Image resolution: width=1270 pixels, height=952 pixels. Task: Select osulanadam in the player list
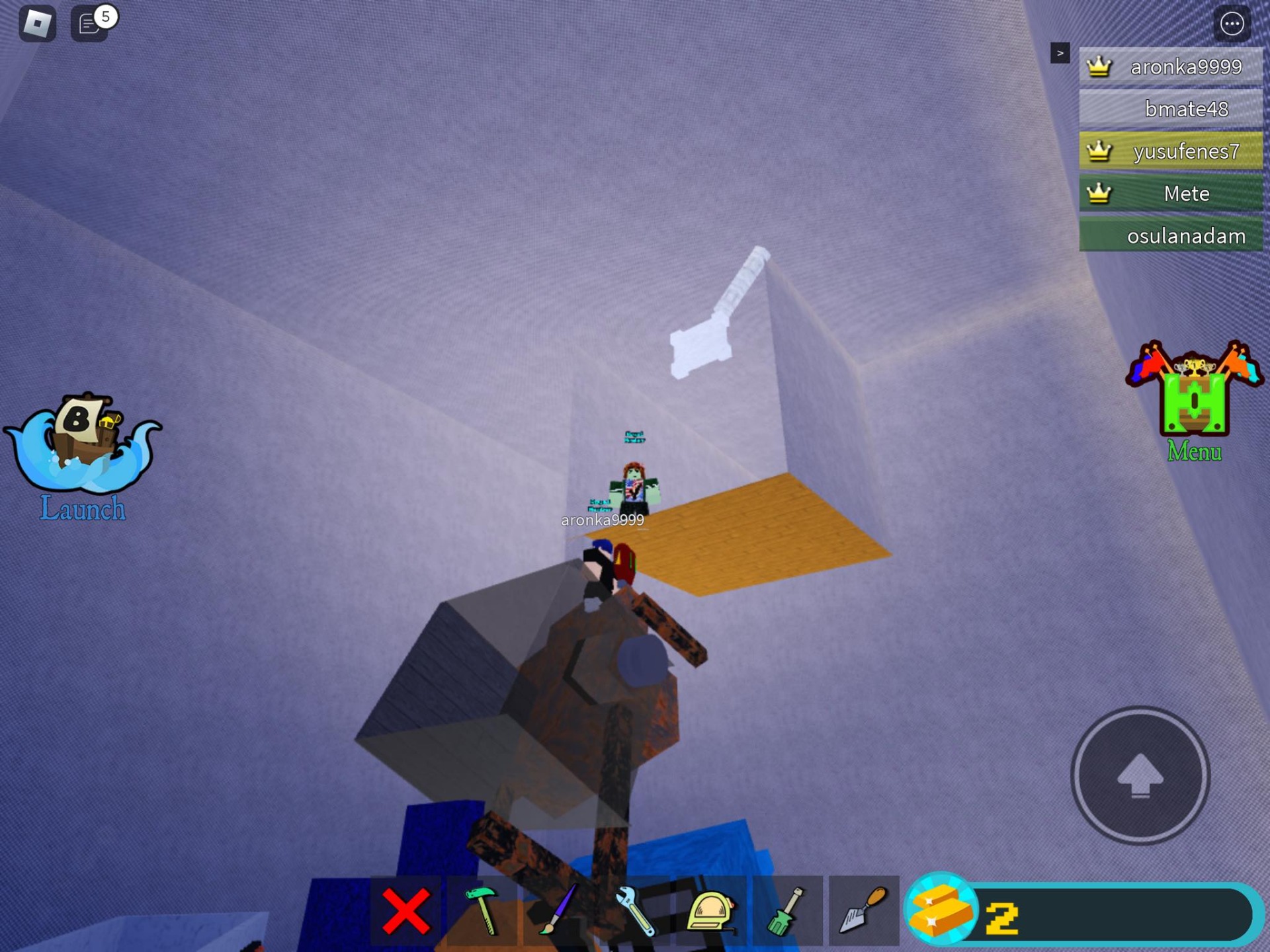tap(1171, 236)
